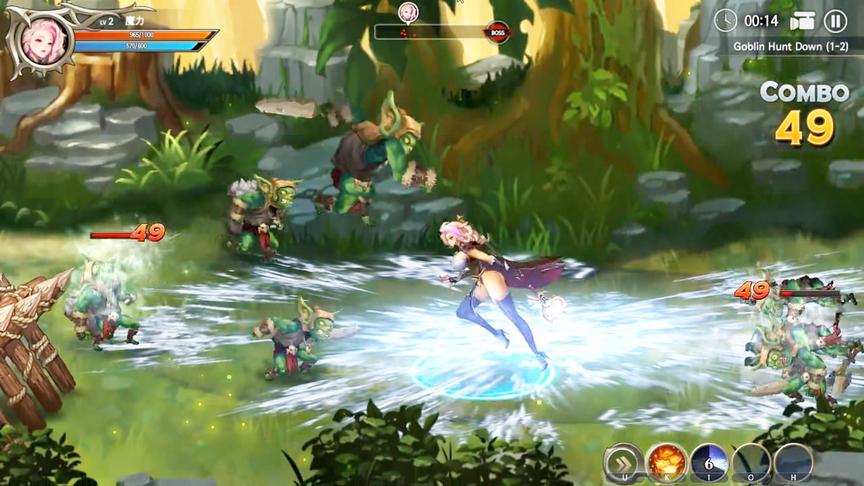
Task: Activate the dash double-arrow skill
Action: point(622,463)
